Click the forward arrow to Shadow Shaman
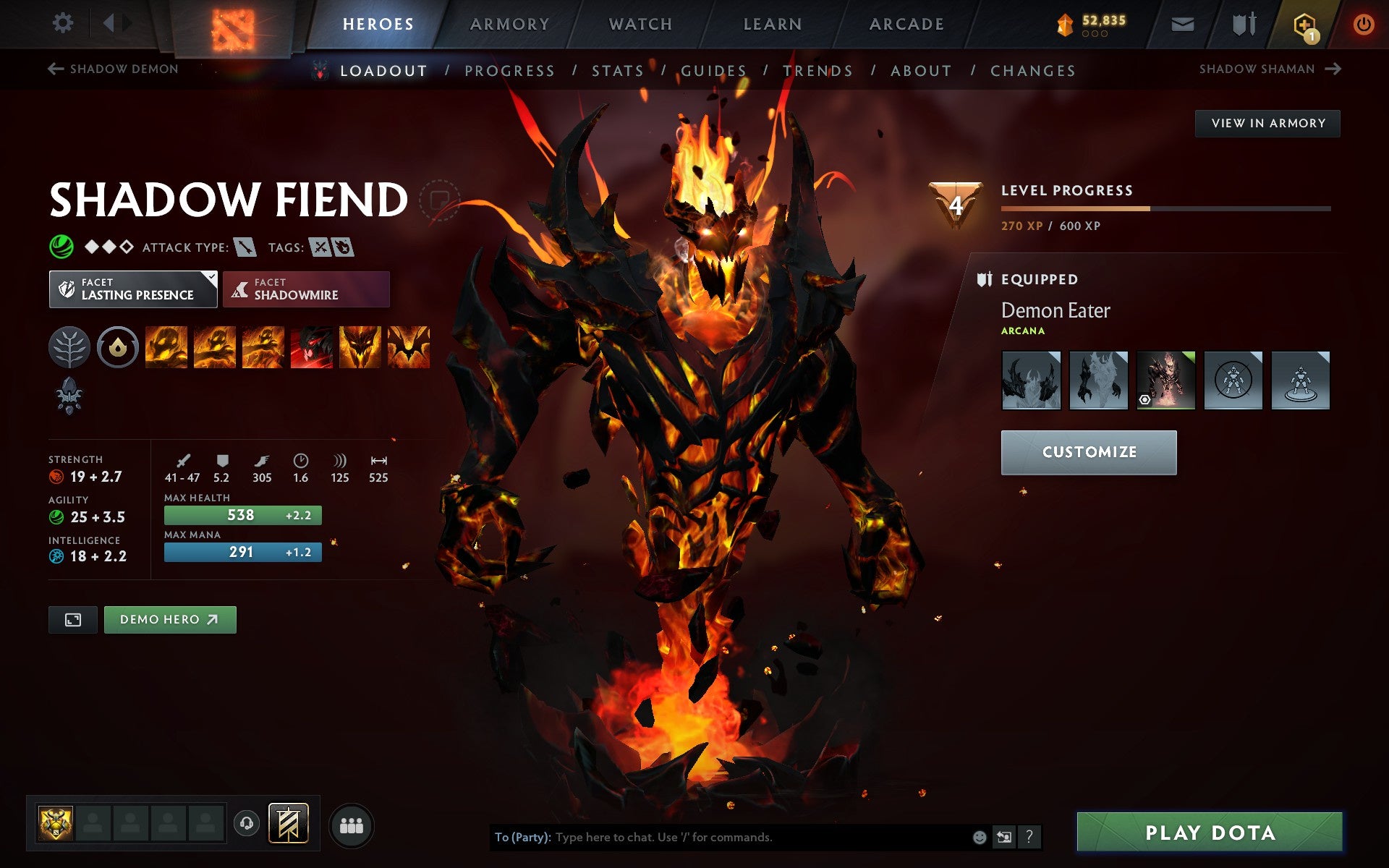Viewport: 1389px width, 868px height. pos(1334,69)
